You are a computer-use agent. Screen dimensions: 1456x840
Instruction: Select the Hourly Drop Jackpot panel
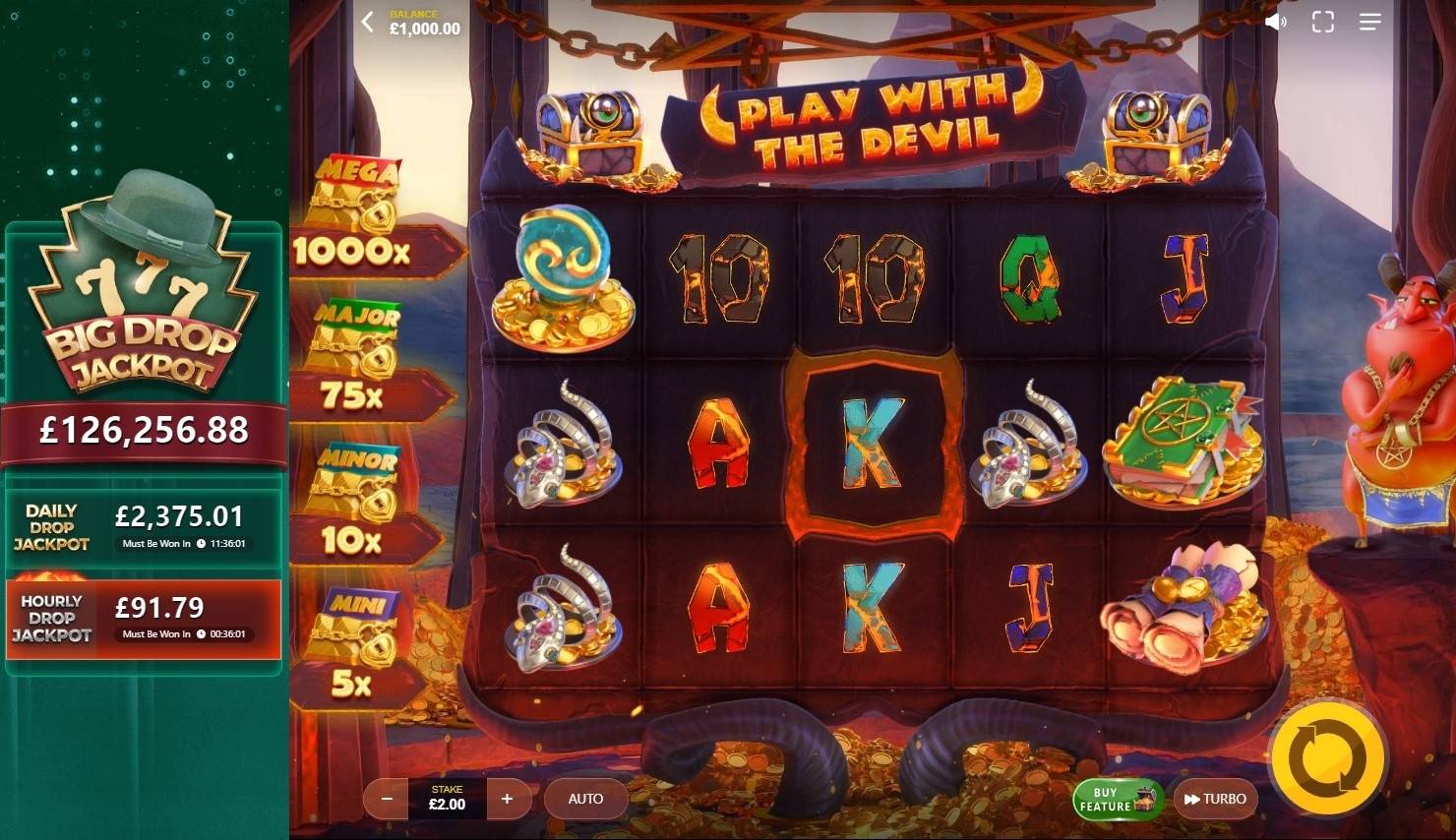click(144, 618)
